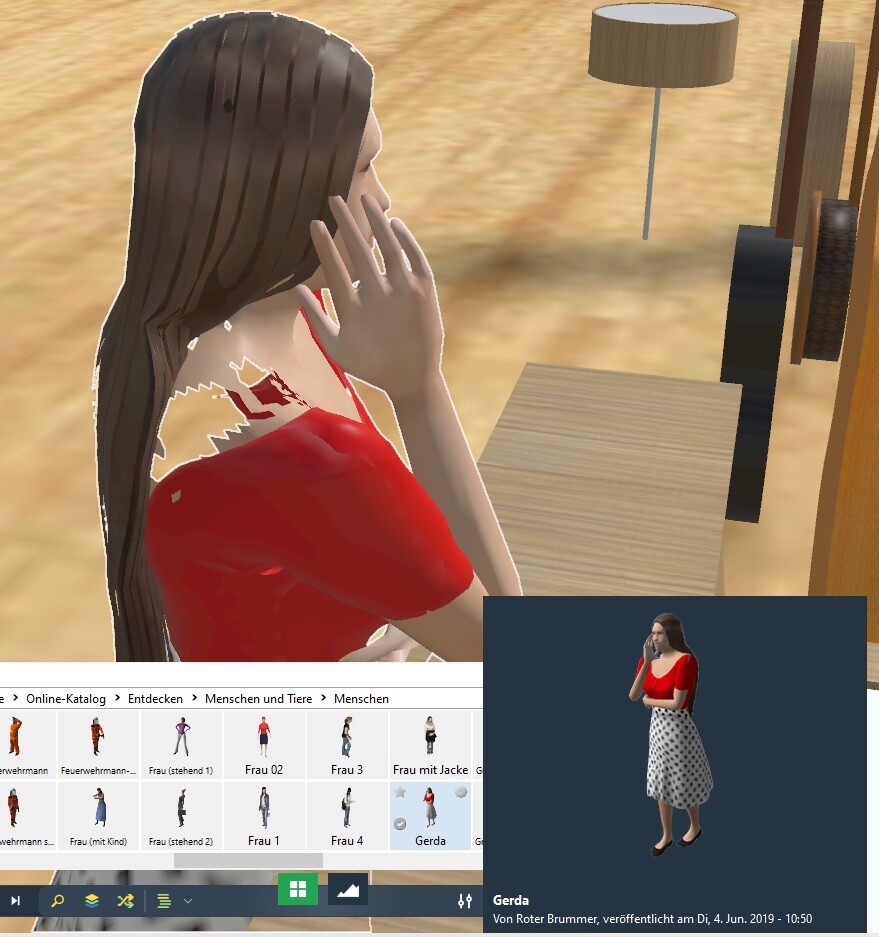Mark Gerda as favorite with star icon

point(400,793)
